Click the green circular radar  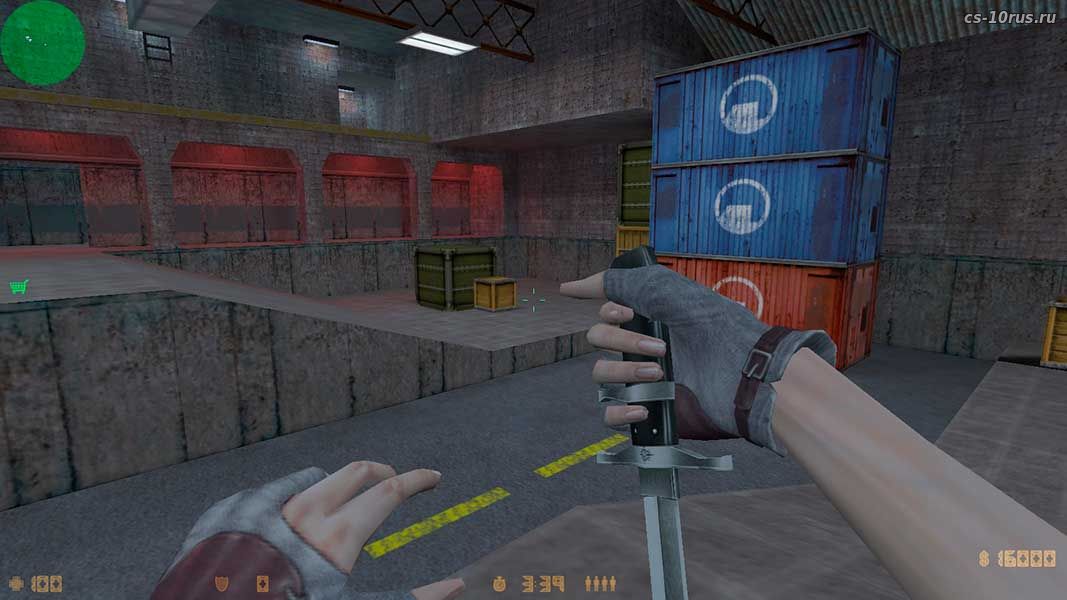[42, 42]
